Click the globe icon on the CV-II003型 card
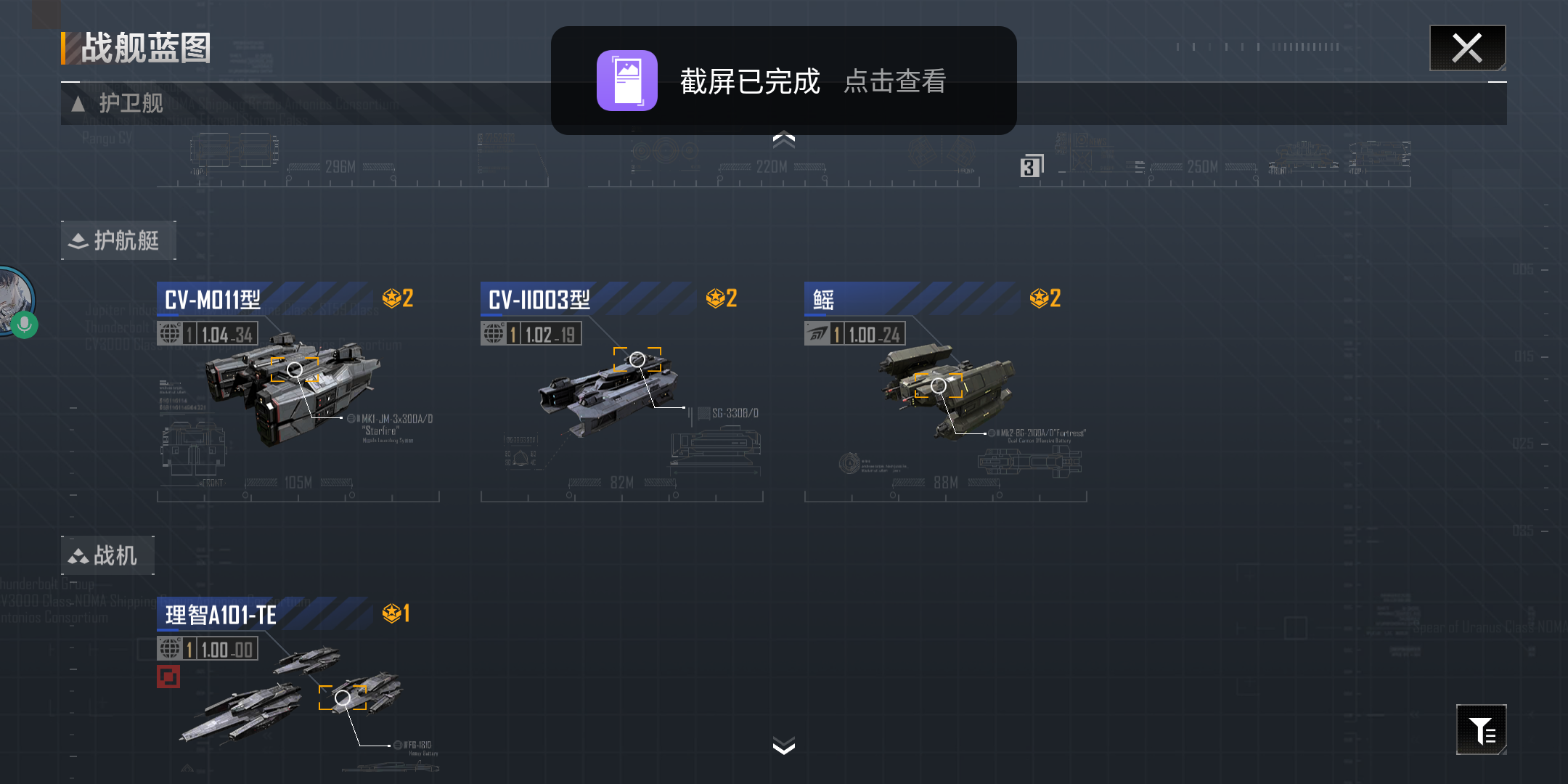 tap(496, 333)
